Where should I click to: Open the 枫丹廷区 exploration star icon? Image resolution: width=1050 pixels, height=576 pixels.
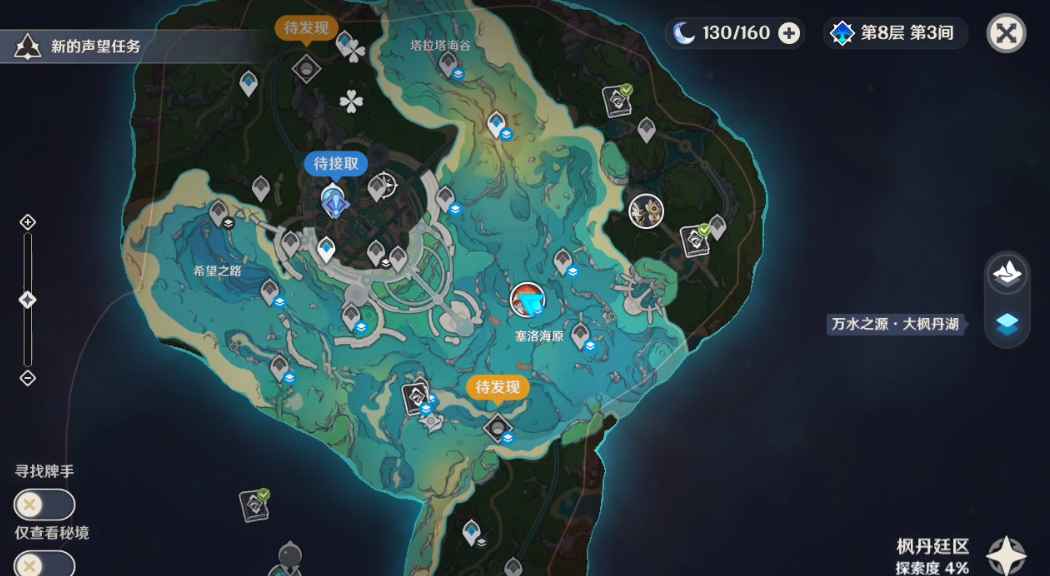click(1005, 556)
